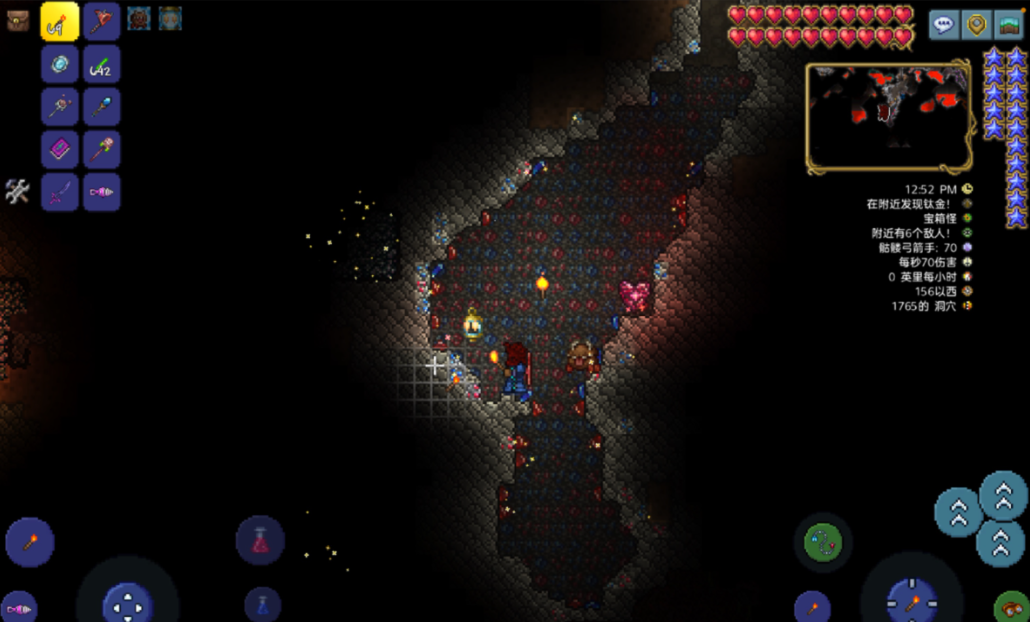Viewport: 1030px width, 622px height.
Task: Use the quick mana blue potion
Action: [262, 604]
